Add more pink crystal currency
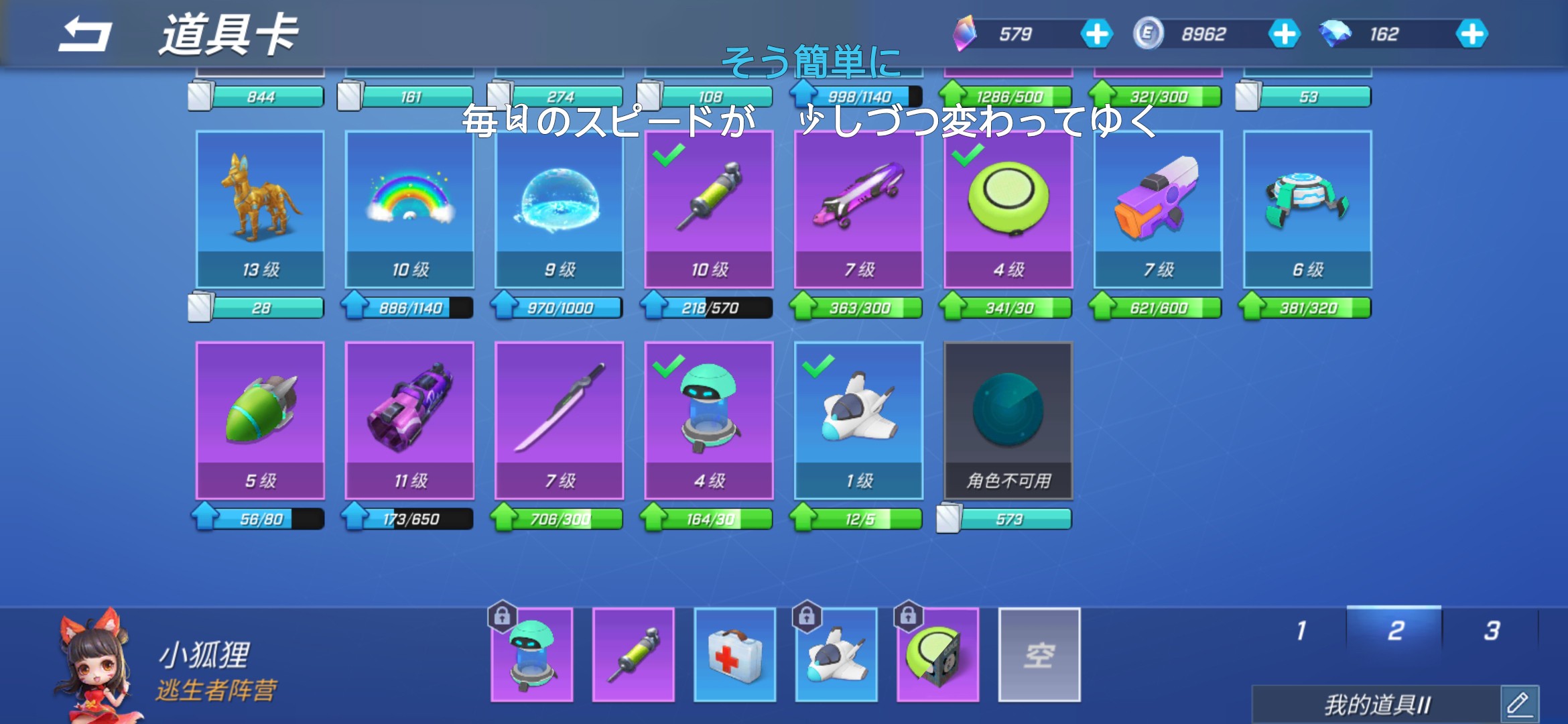 (x=1096, y=34)
